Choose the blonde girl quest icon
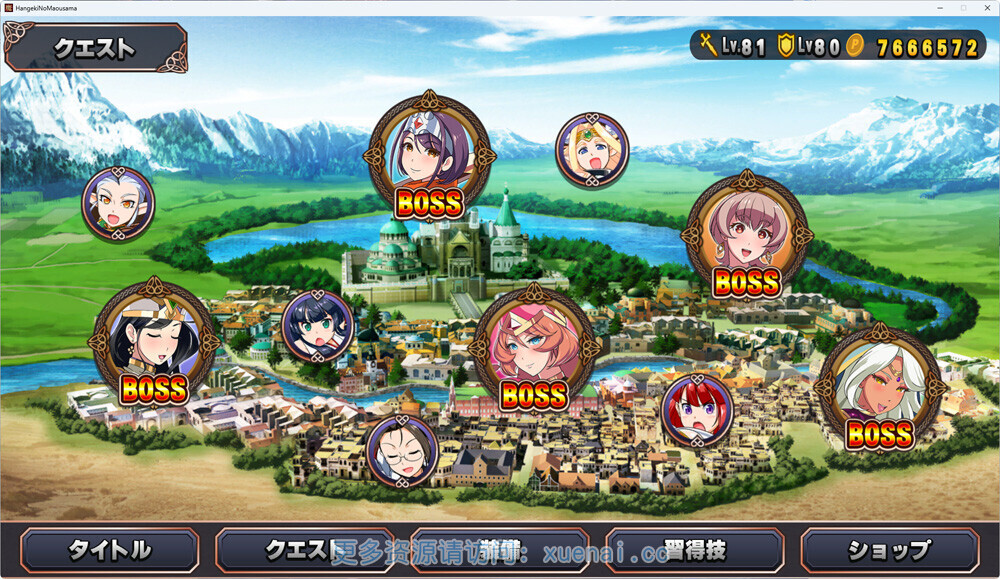This screenshot has height=579, width=1000. 592,150
